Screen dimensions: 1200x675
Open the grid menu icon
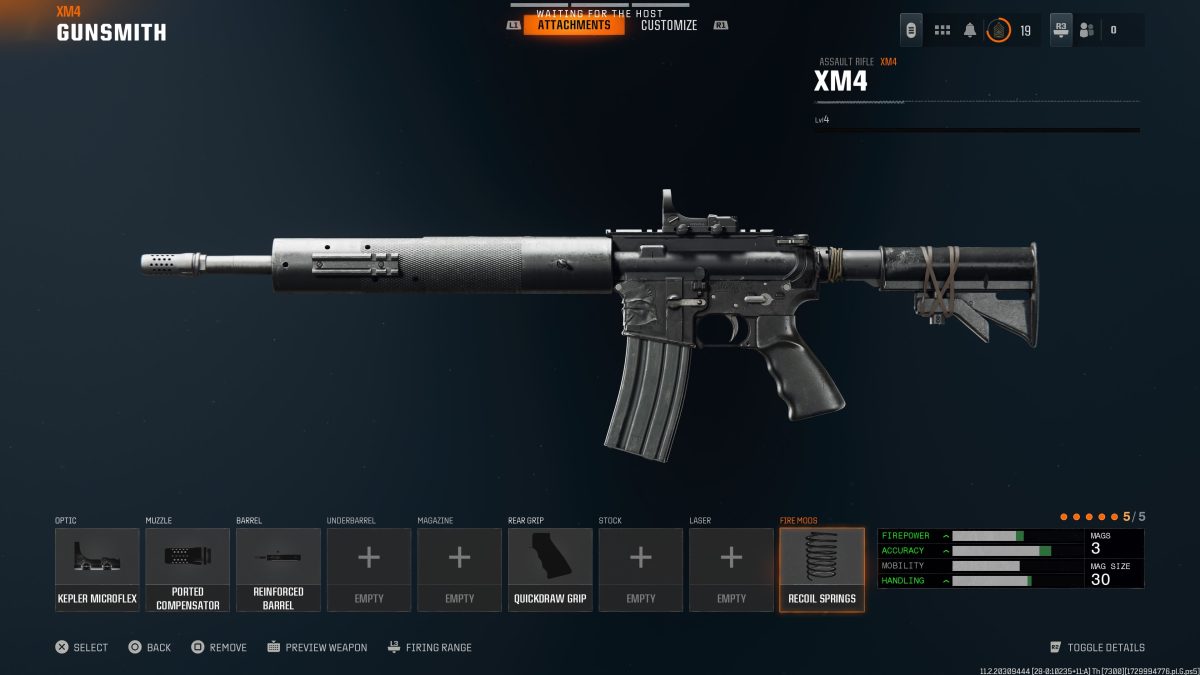click(x=942, y=30)
